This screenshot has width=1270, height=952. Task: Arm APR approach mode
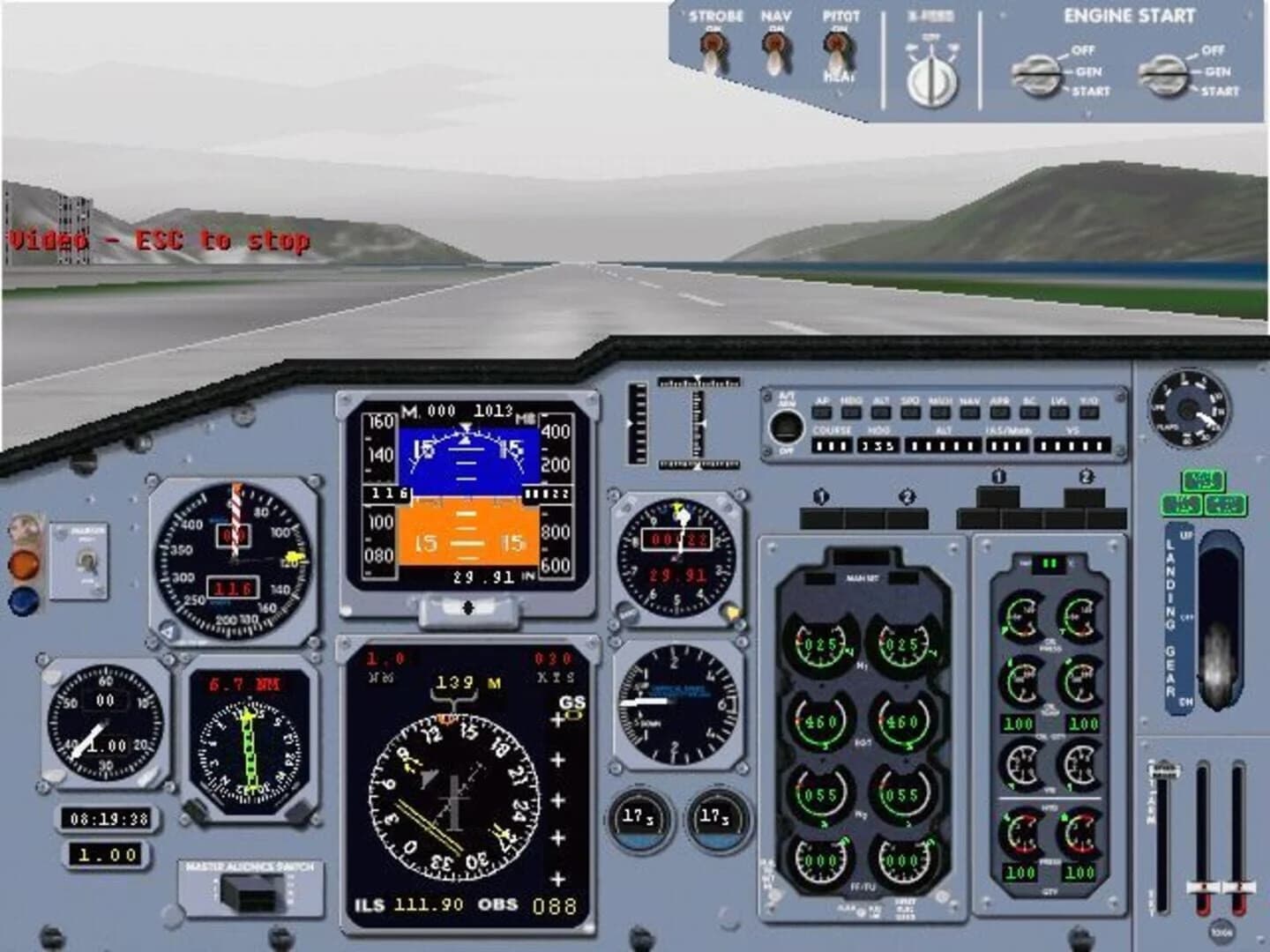[x=998, y=413]
